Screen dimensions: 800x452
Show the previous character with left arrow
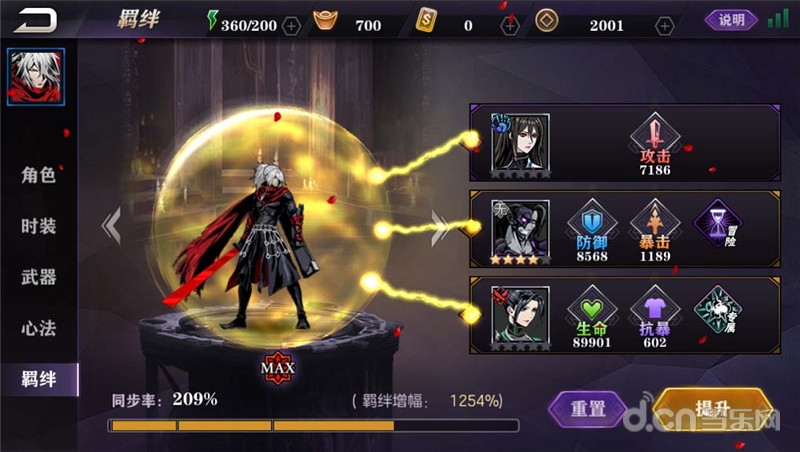pyautogui.click(x=112, y=226)
